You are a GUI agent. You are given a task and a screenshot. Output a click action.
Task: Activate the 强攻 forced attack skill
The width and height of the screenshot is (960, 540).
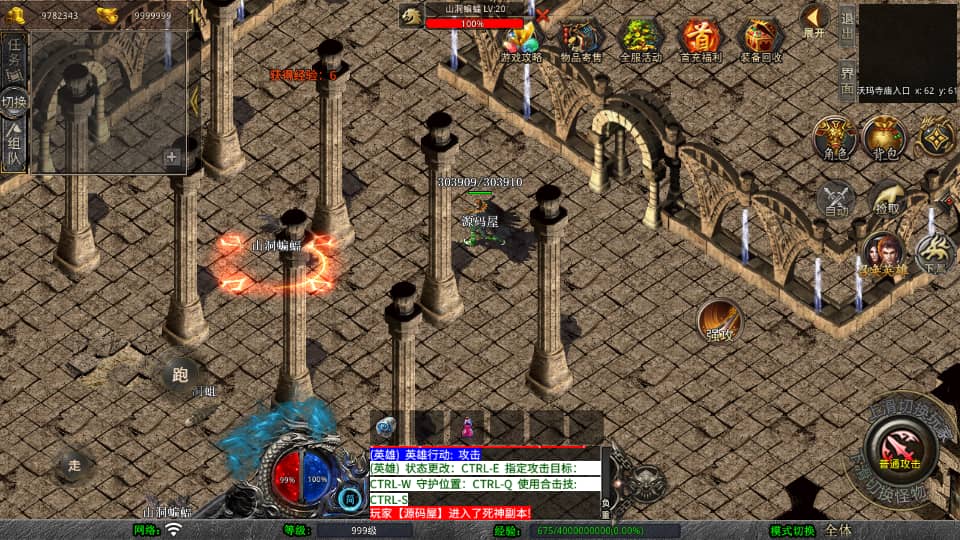pyautogui.click(x=719, y=321)
